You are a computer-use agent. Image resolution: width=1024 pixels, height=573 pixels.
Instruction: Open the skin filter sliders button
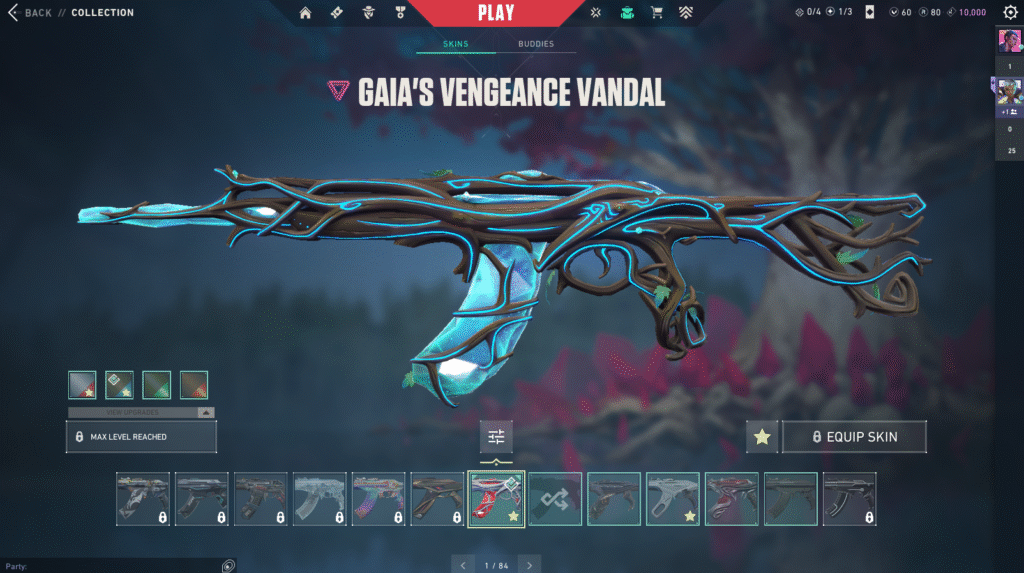click(x=496, y=436)
